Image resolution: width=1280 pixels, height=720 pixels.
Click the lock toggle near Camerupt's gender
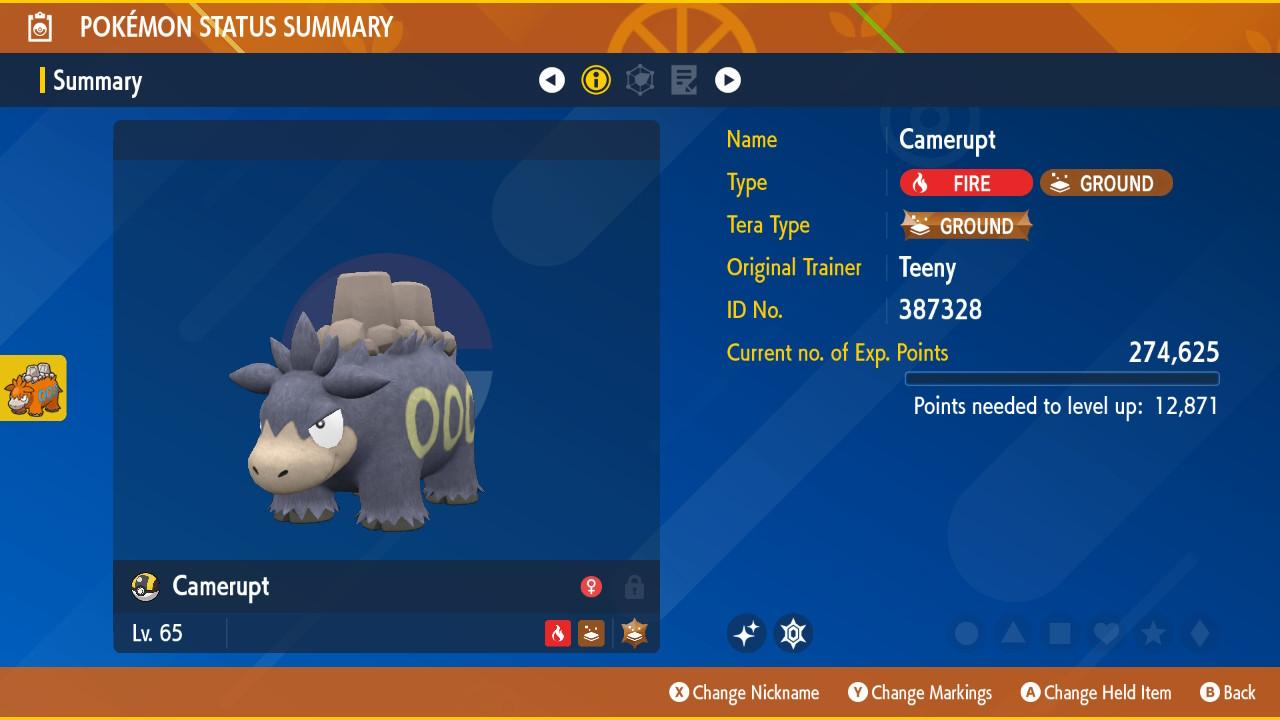pos(635,588)
